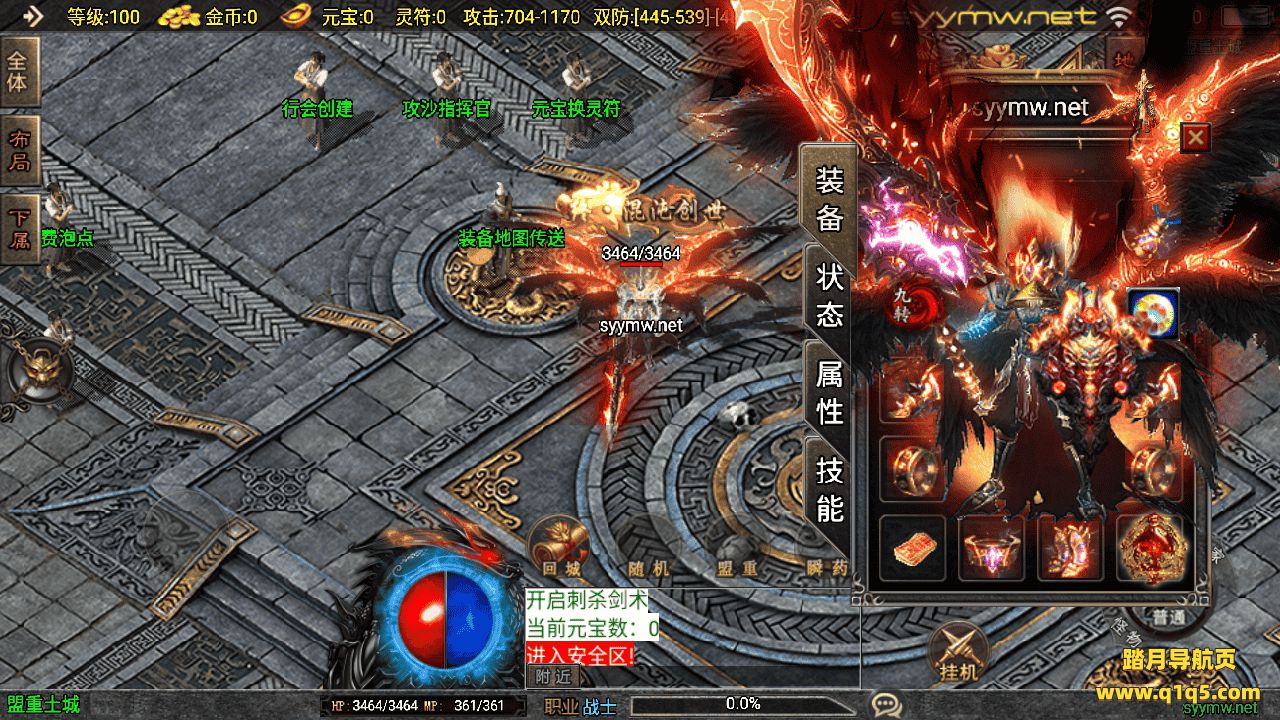Toggle 挂机 auto-battle crossed swords button

point(957,652)
